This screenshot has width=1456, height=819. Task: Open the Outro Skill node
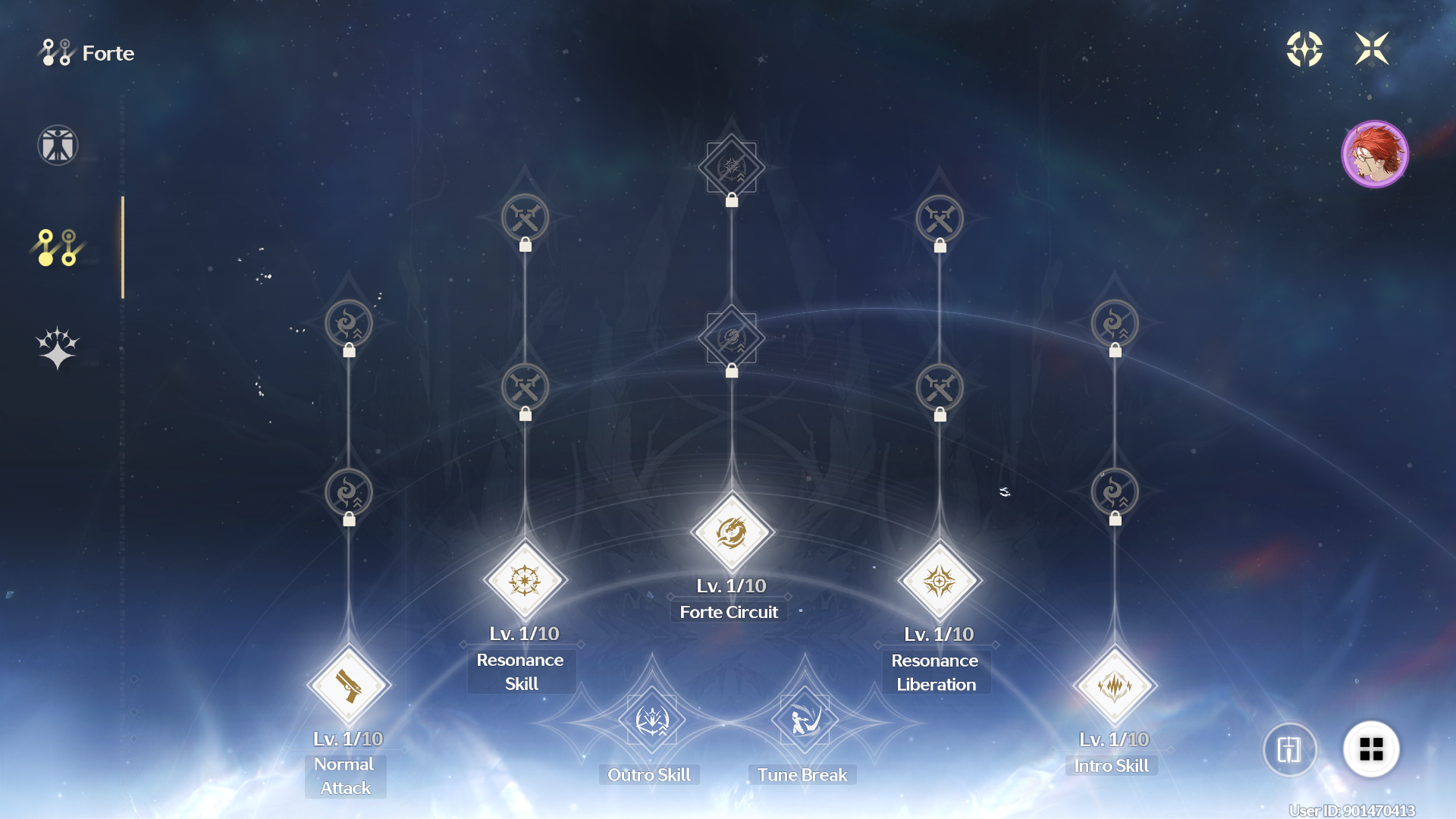tap(649, 720)
